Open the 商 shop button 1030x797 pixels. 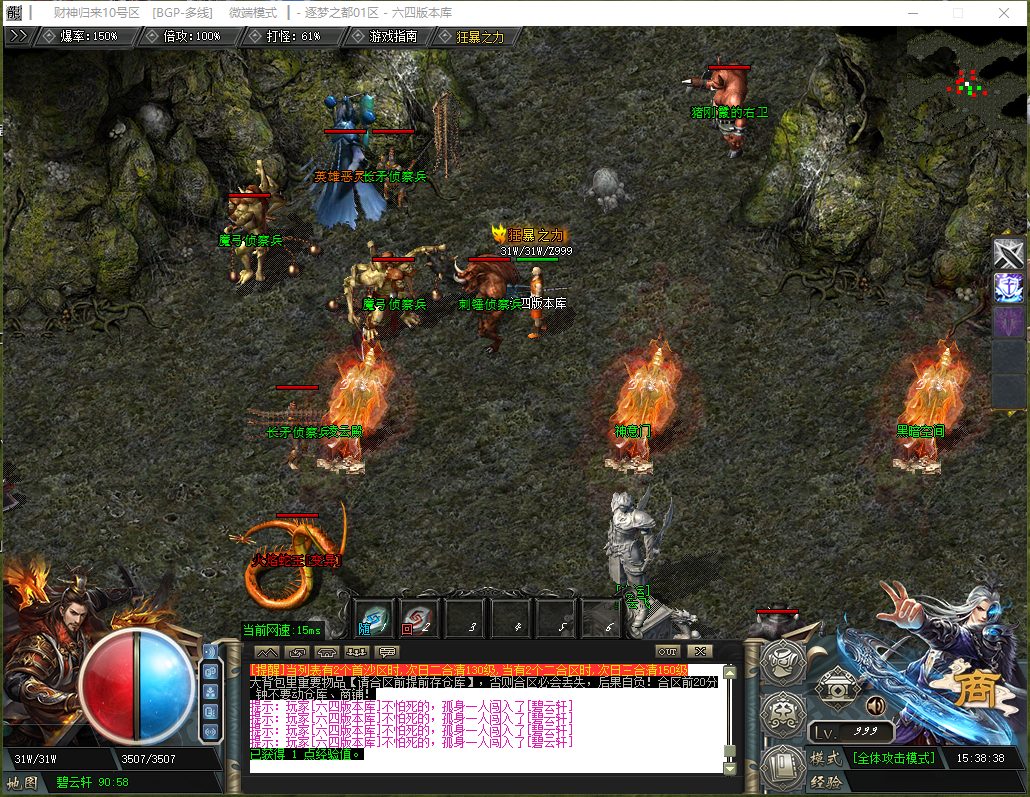pyautogui.click(x=974, y=688)
